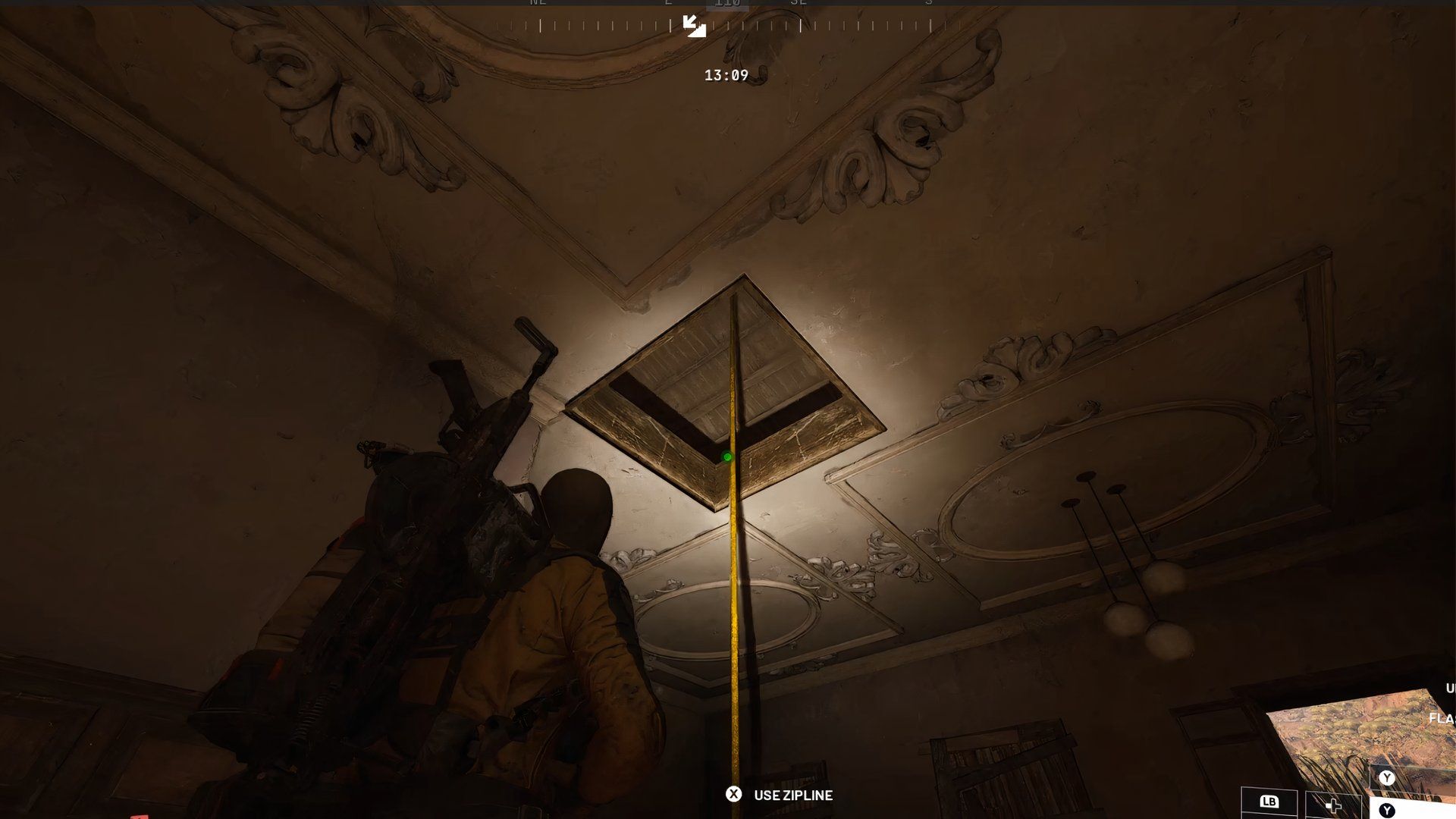The image size is (1456, 819).
Task: Click the mission timer reading 13:09
Action: 726,75
